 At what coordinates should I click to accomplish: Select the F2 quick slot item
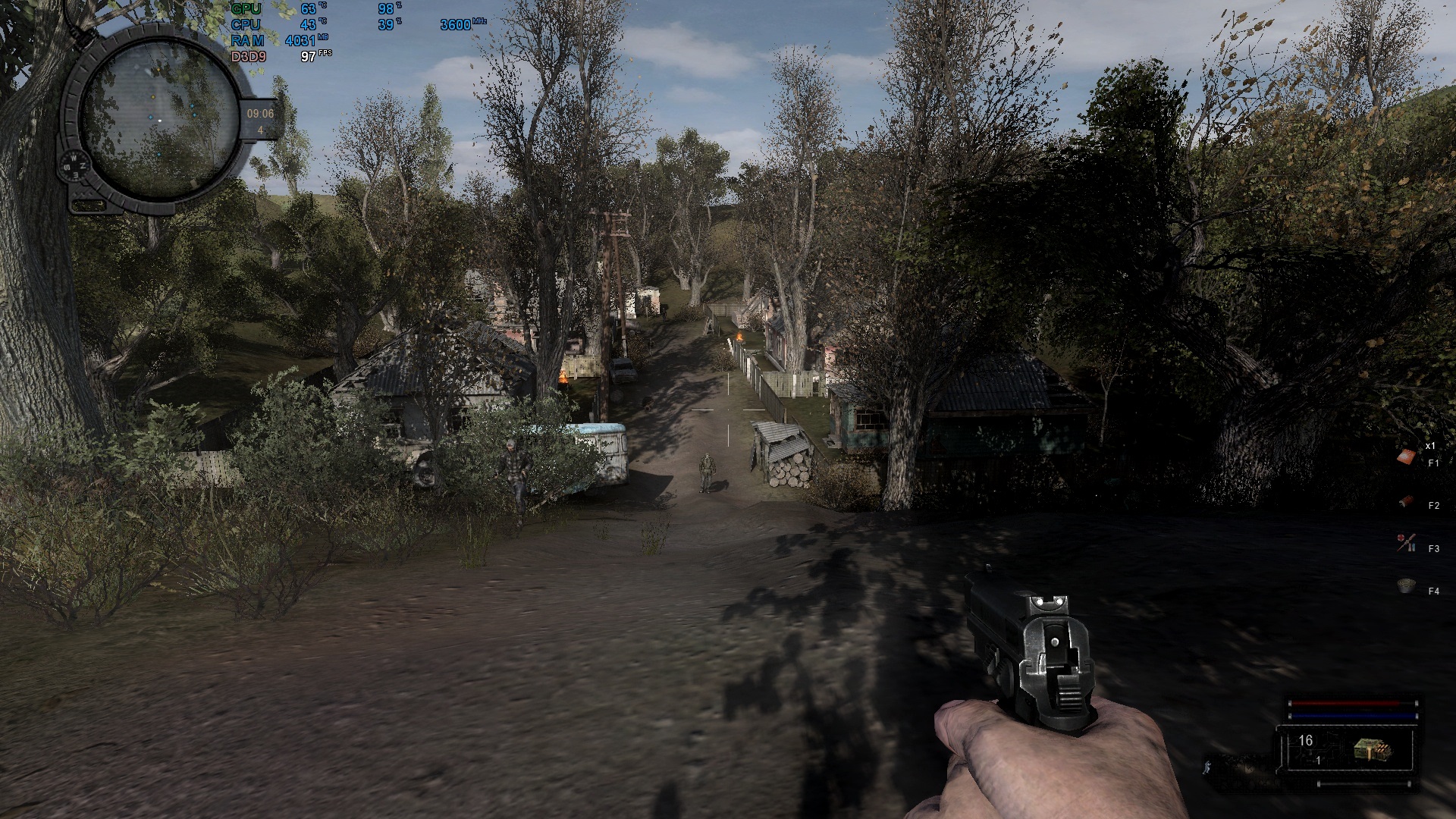[1407, 501]
